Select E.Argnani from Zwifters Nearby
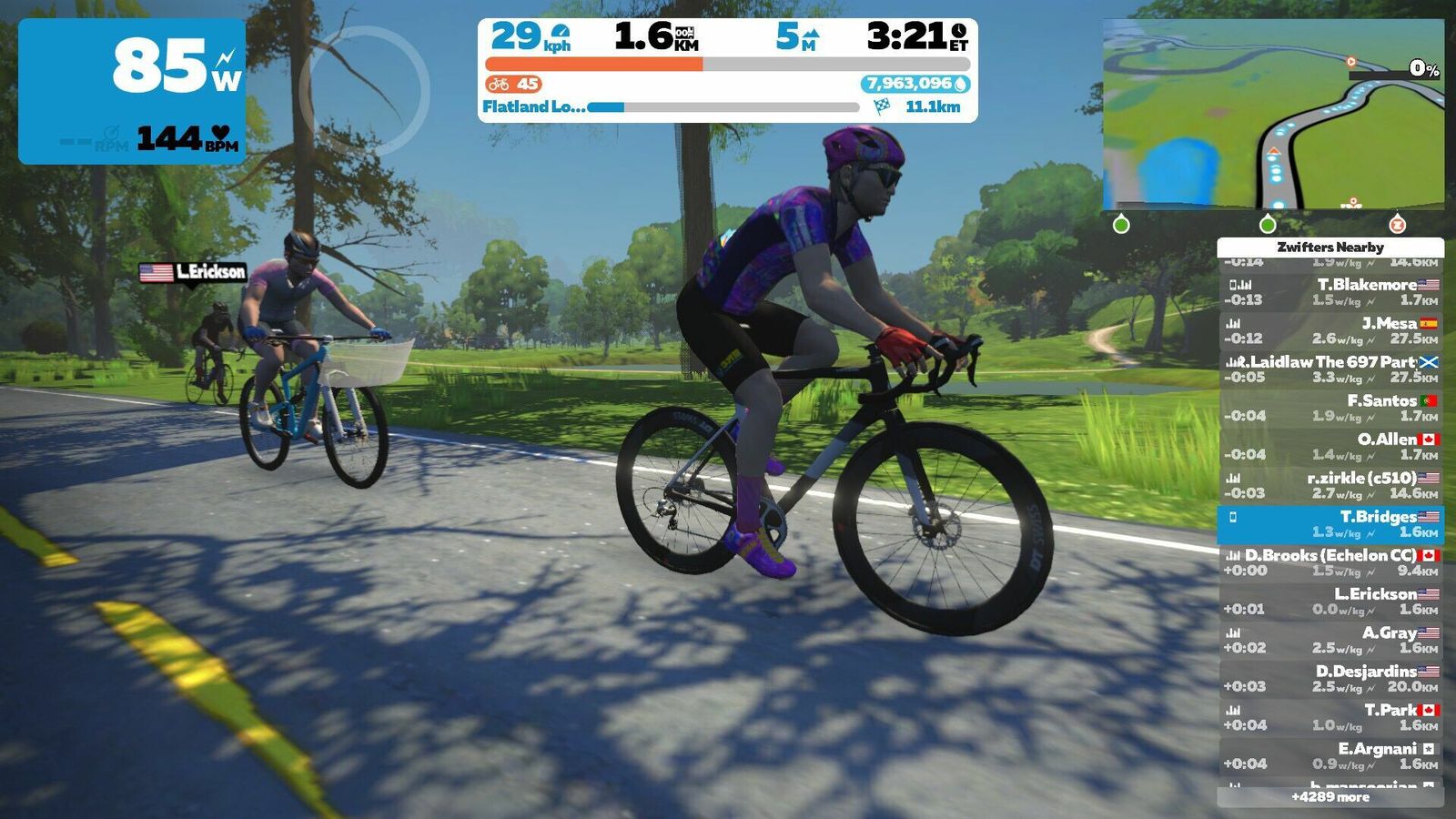Viewport: 1456px width, 819px height. click(1330, 756)
